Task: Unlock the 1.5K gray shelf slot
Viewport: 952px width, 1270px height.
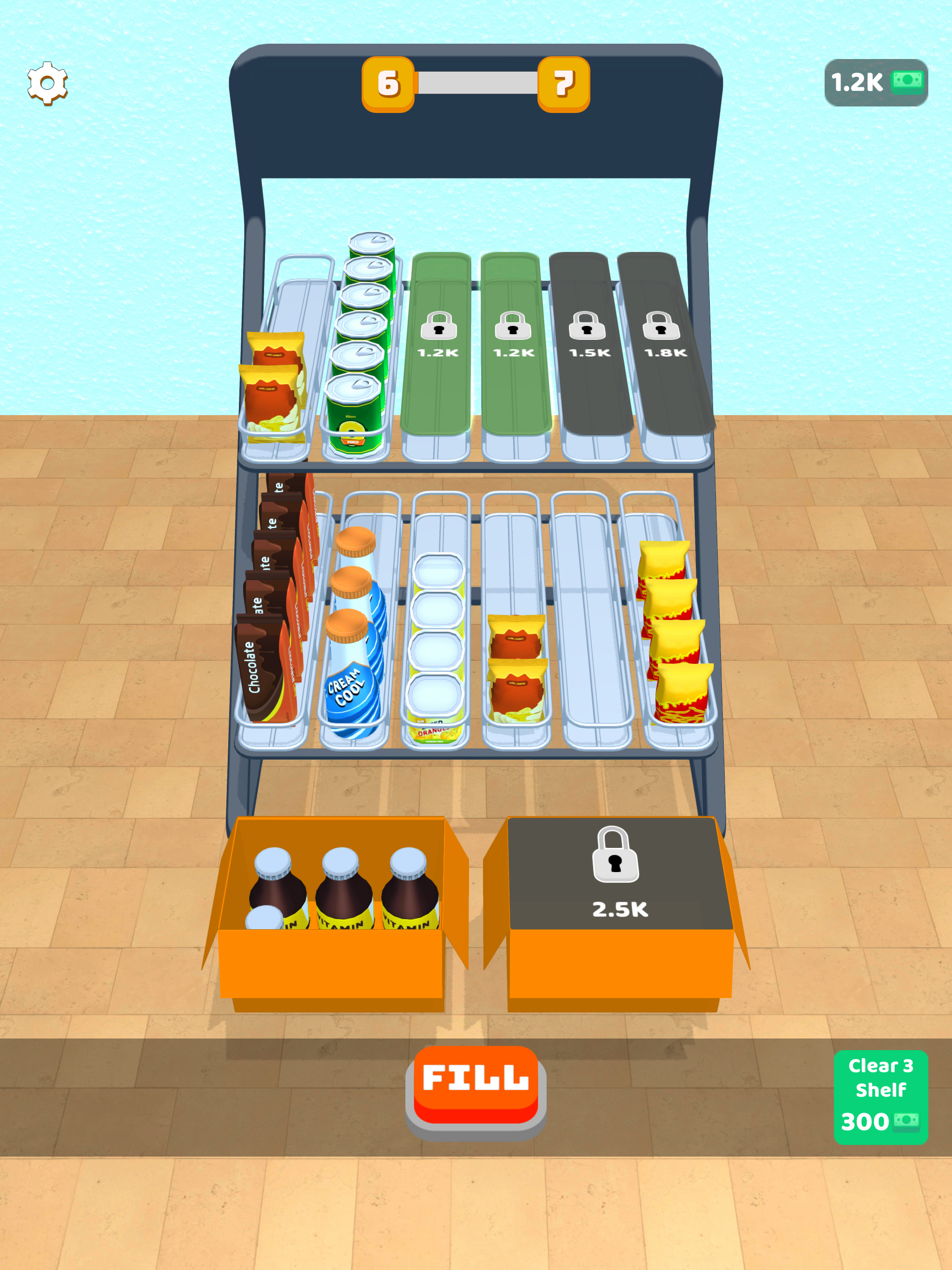Action: pyautogui.click(x=587, y=339)
